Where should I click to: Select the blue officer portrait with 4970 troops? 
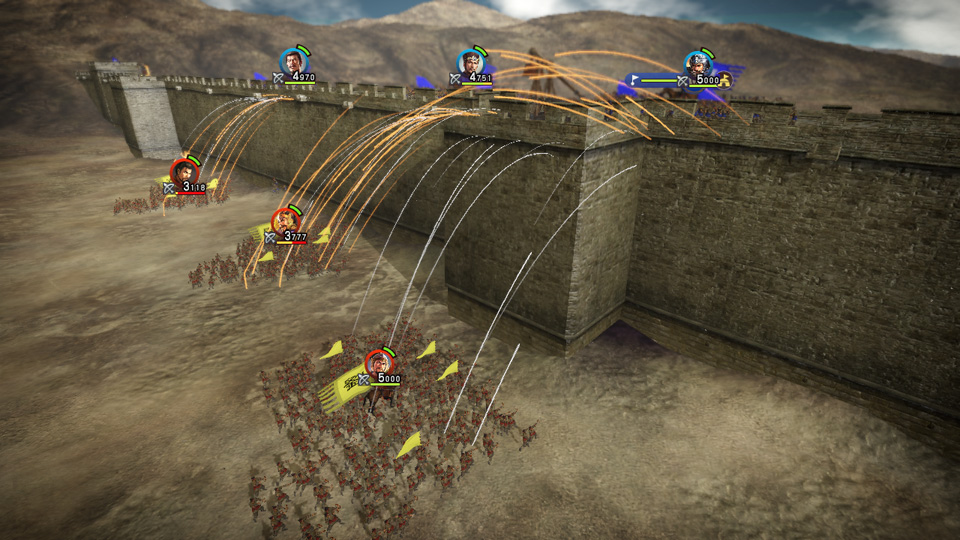[293, 62]
